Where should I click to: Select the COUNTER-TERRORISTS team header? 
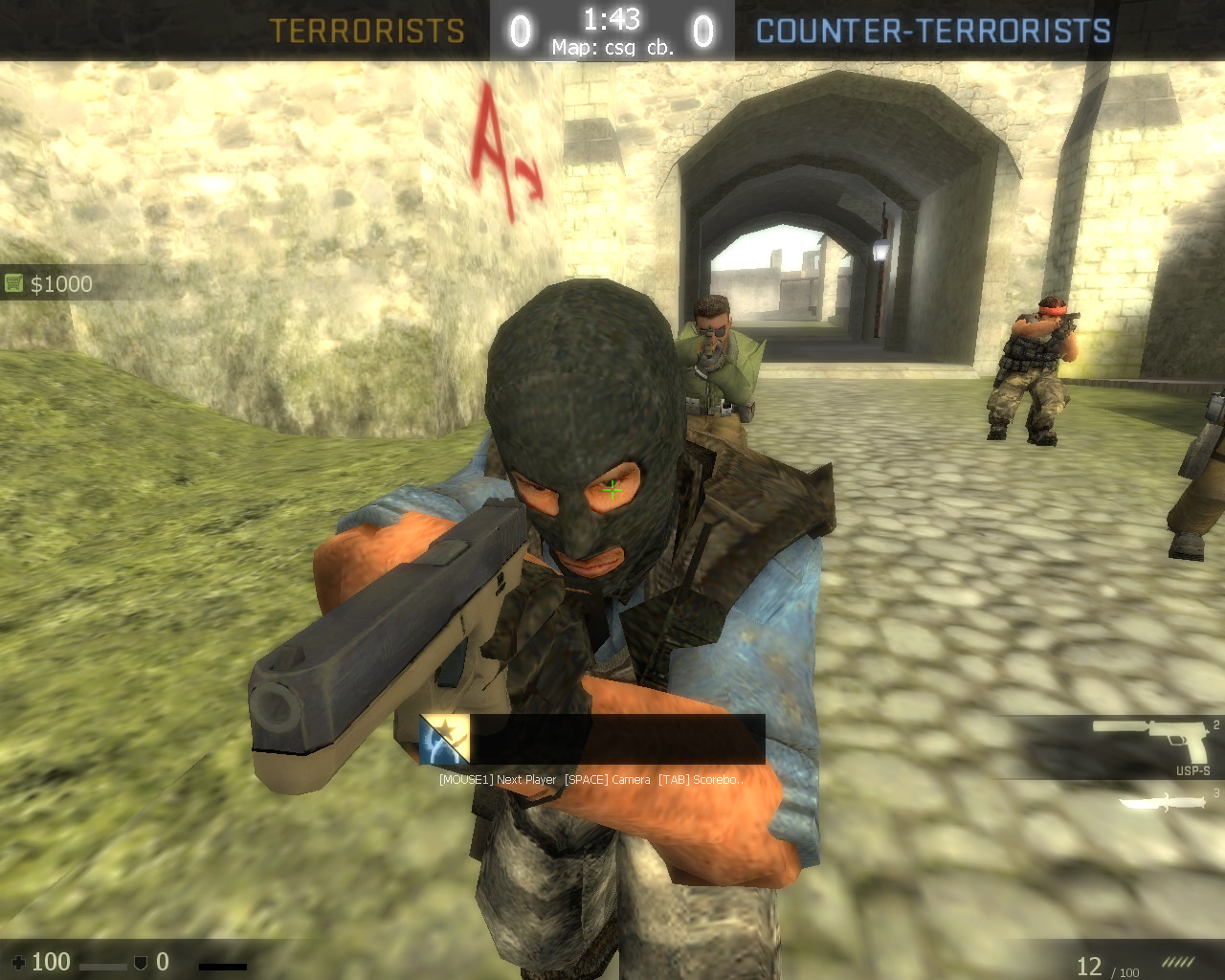pos(931,29)
